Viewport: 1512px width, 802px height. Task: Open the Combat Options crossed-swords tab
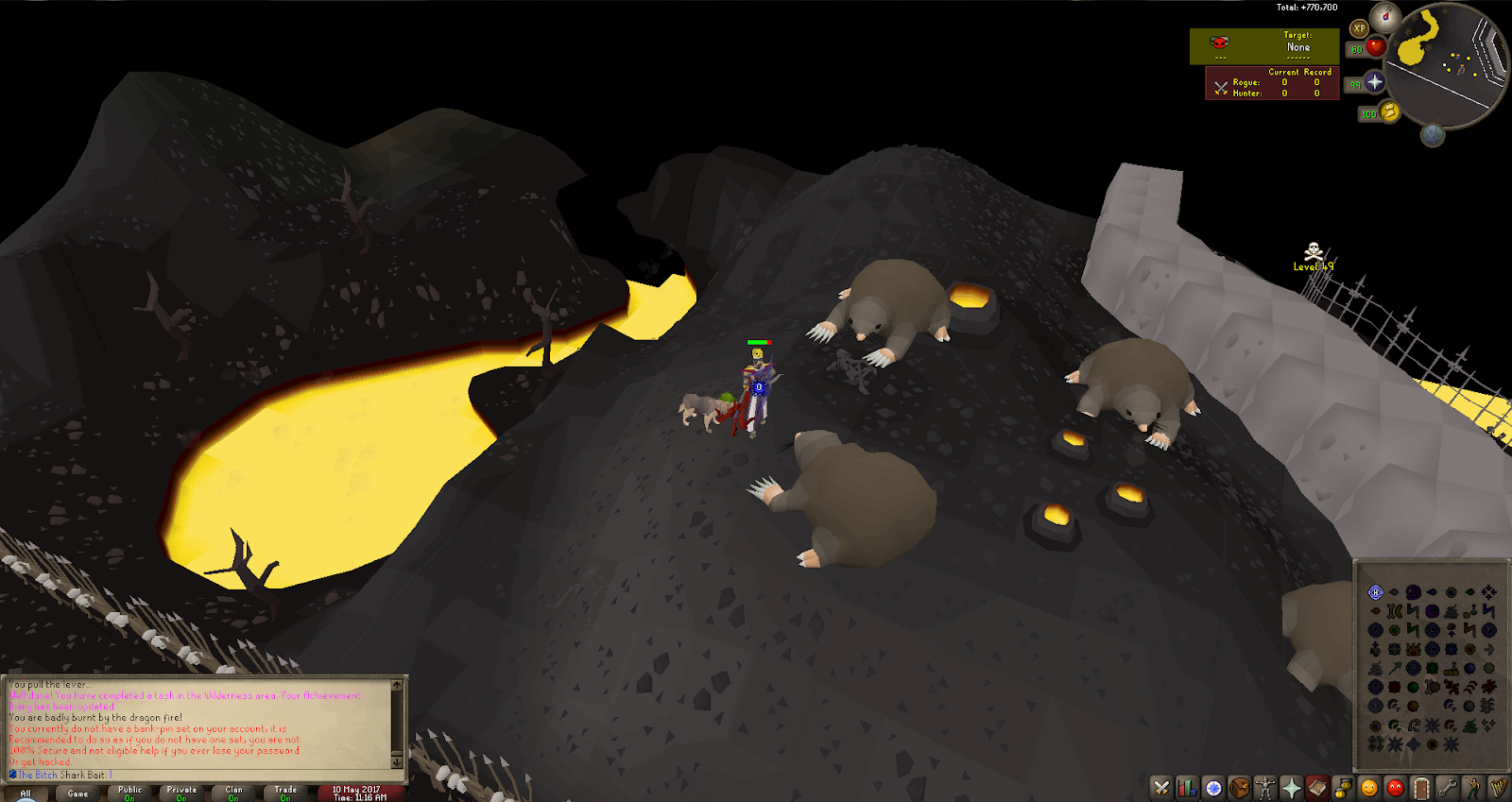[x=1161, y=788]
